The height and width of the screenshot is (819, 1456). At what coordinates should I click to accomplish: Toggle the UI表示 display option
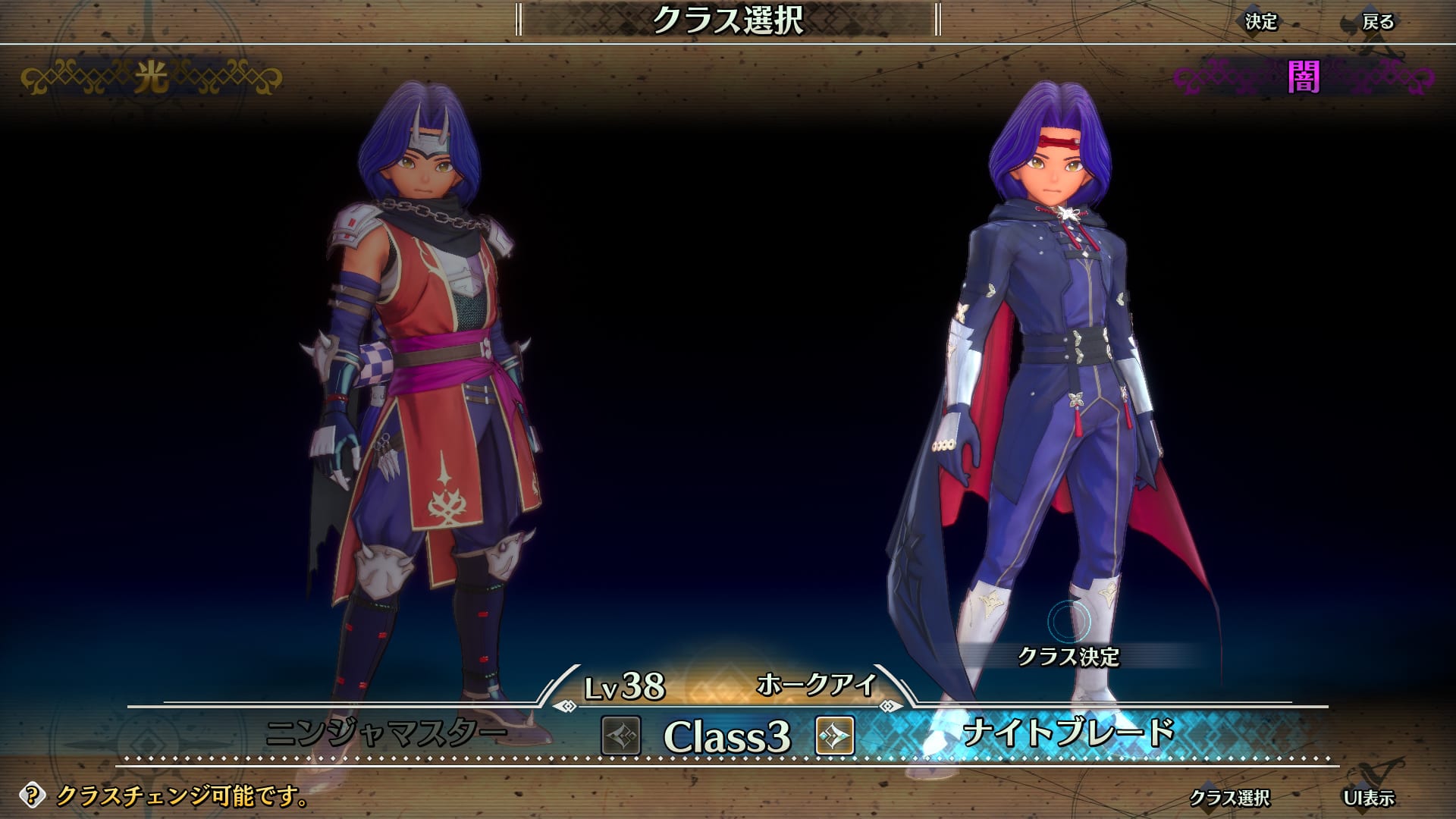click(1368, 798)
